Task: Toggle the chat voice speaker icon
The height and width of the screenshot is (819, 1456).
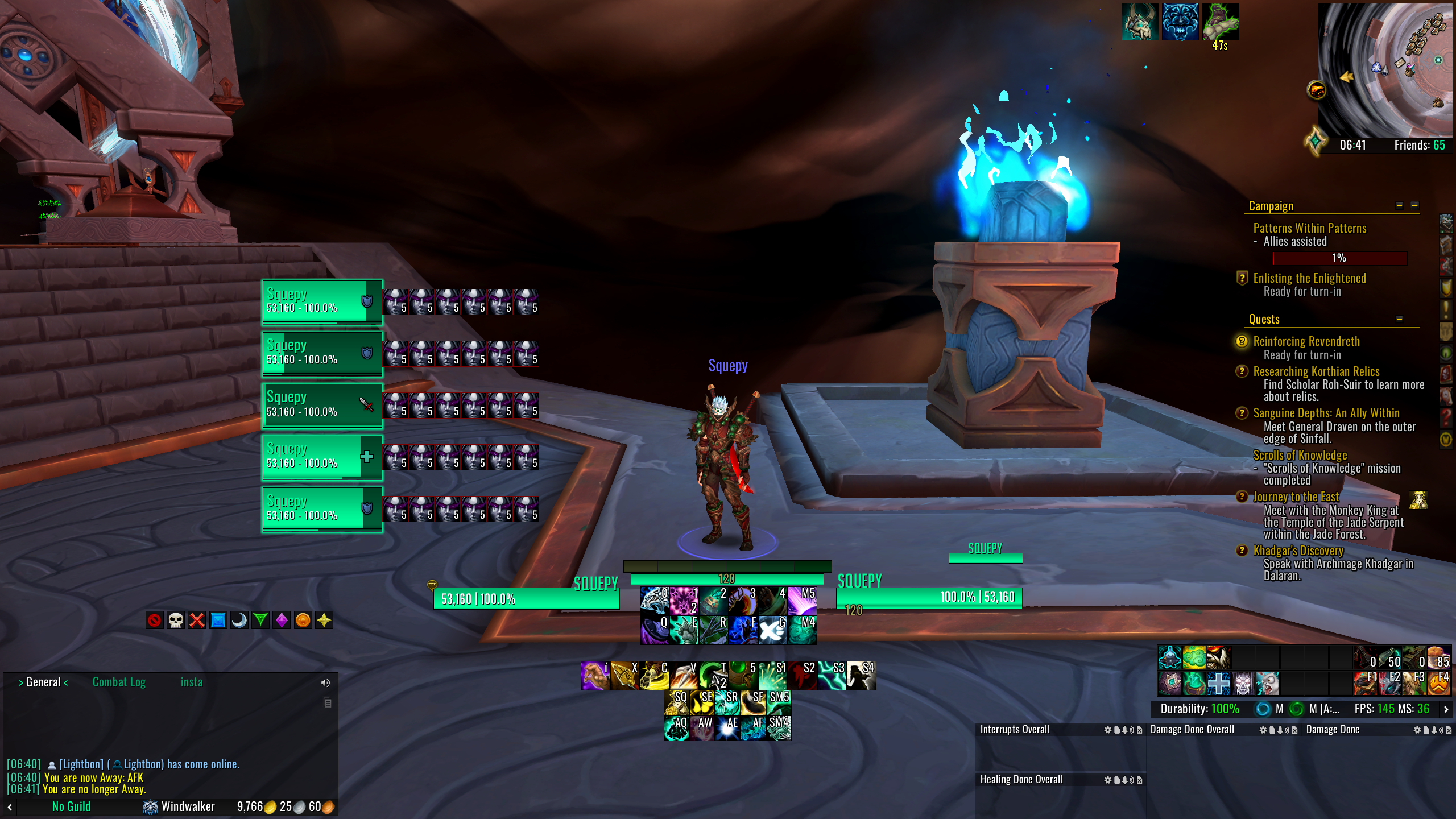Action: click(325, 682)
